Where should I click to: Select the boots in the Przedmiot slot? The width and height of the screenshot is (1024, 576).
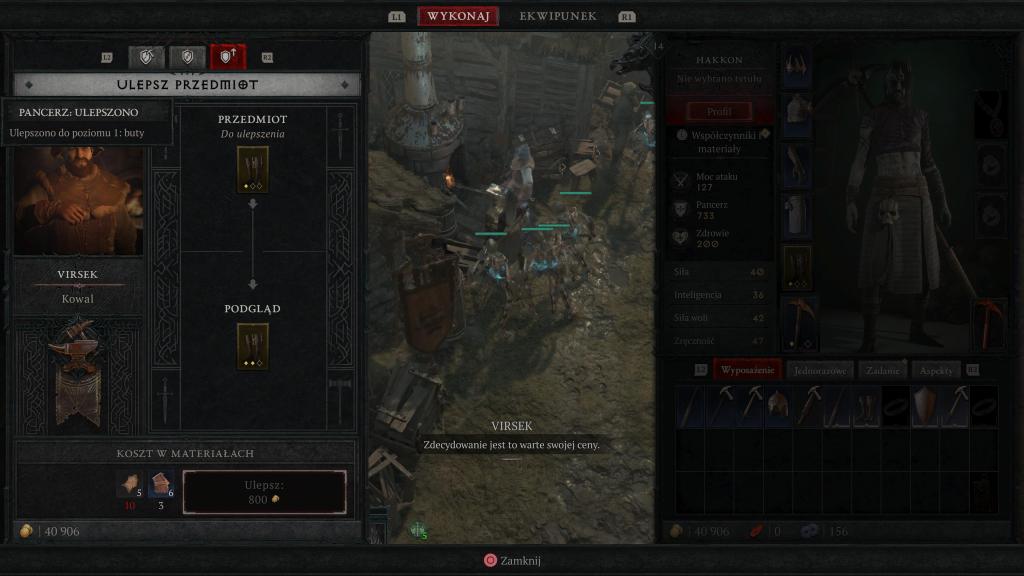252,169
